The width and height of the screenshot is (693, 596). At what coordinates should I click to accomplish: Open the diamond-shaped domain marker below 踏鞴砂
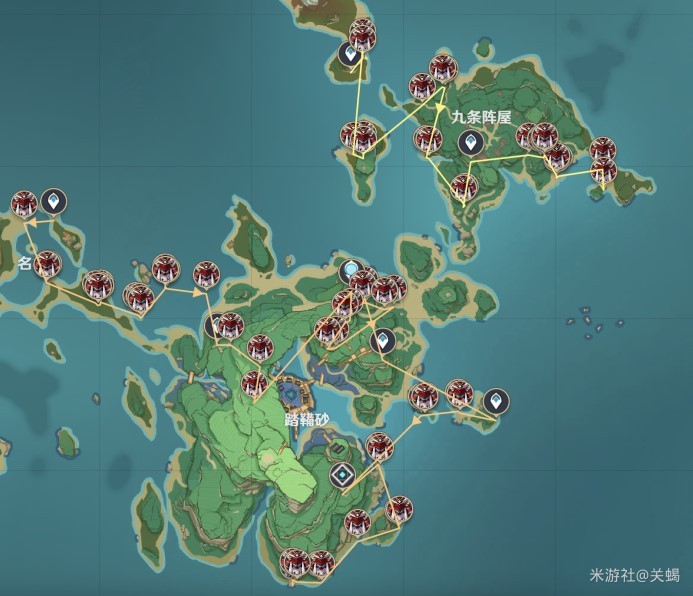click(342, 475)
